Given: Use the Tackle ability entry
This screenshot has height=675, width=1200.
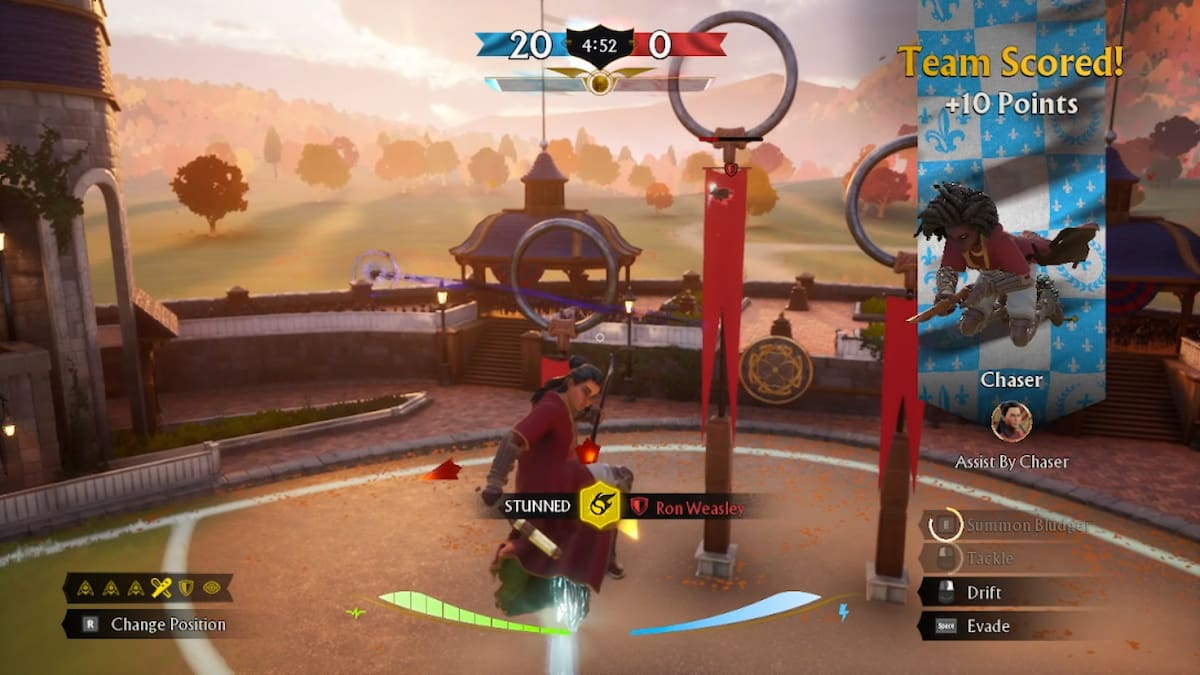Looking at the screenshot, I should click(989, 558).
